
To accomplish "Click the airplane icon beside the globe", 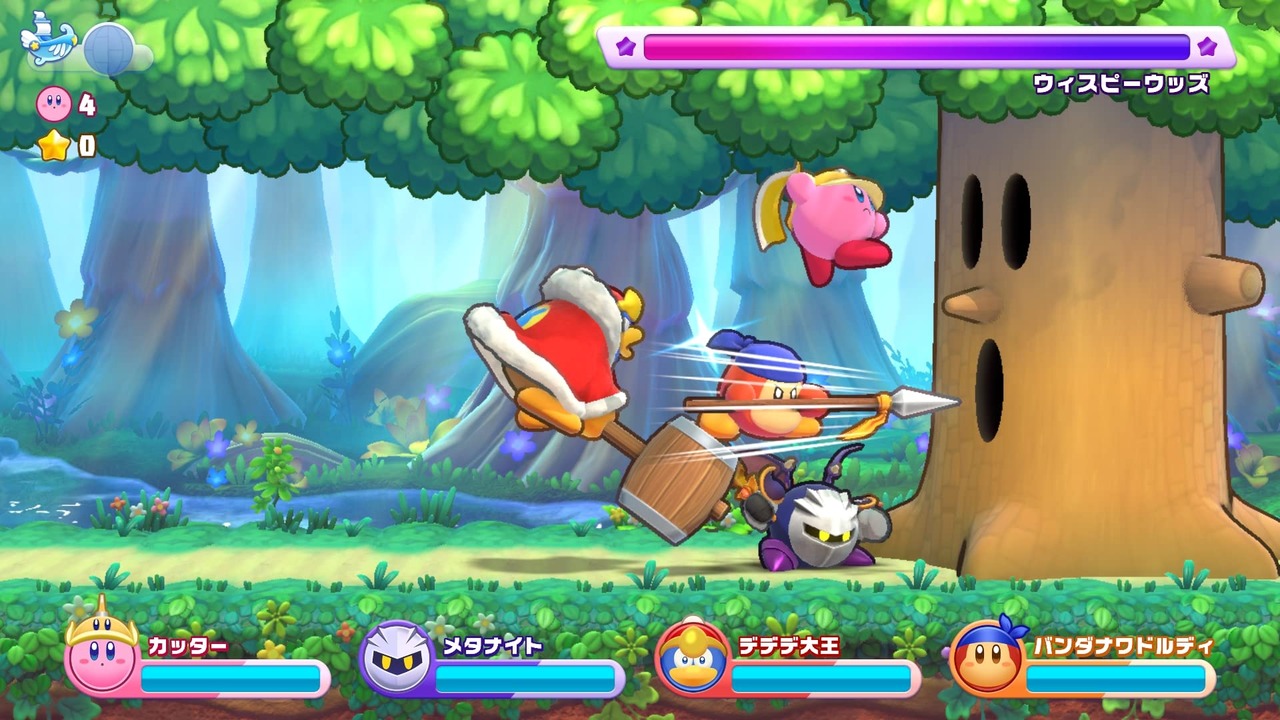I will point(50,38).
